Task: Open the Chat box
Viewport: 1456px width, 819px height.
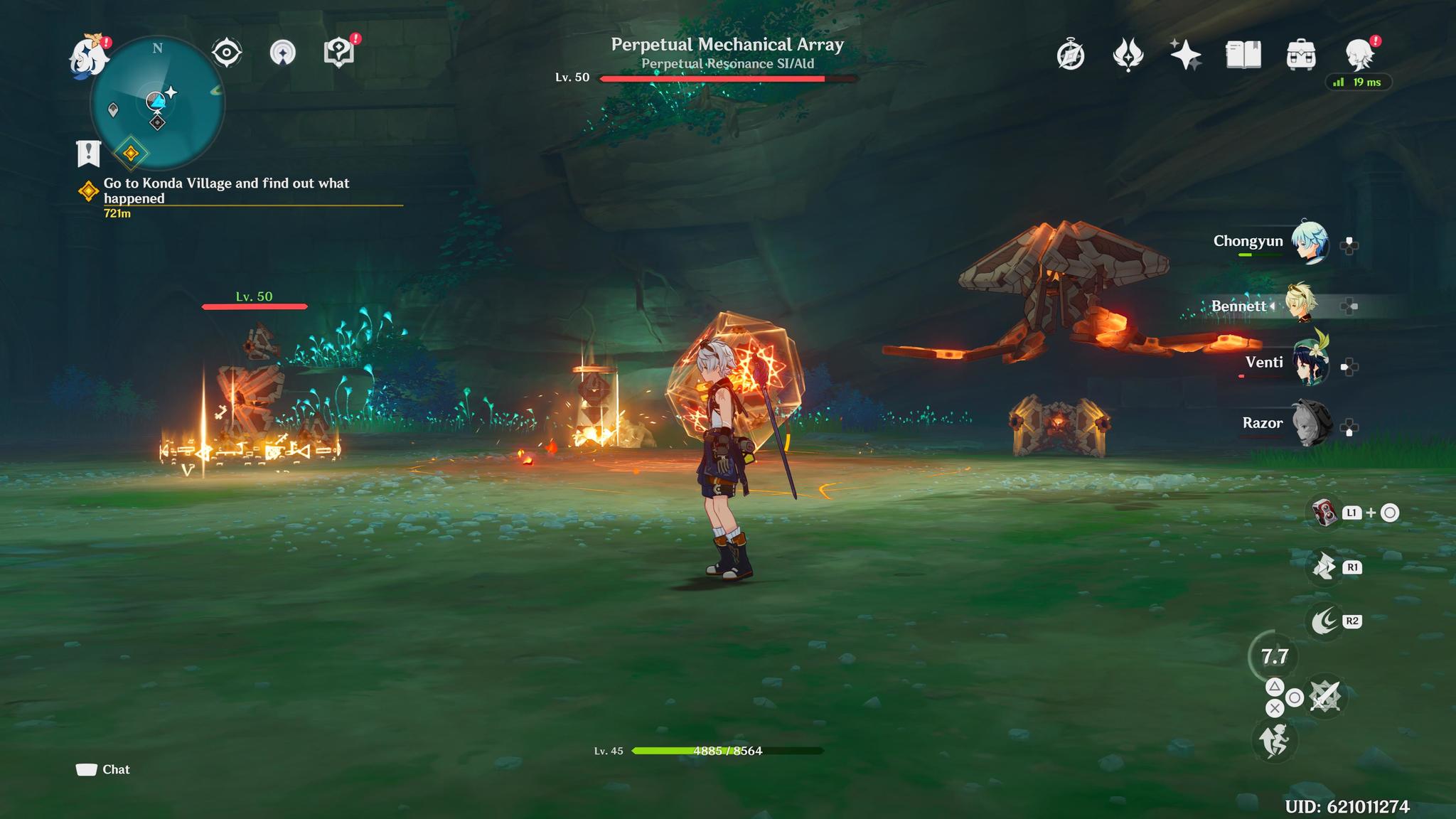Action: pyautogui.click(x=103, y=770)
